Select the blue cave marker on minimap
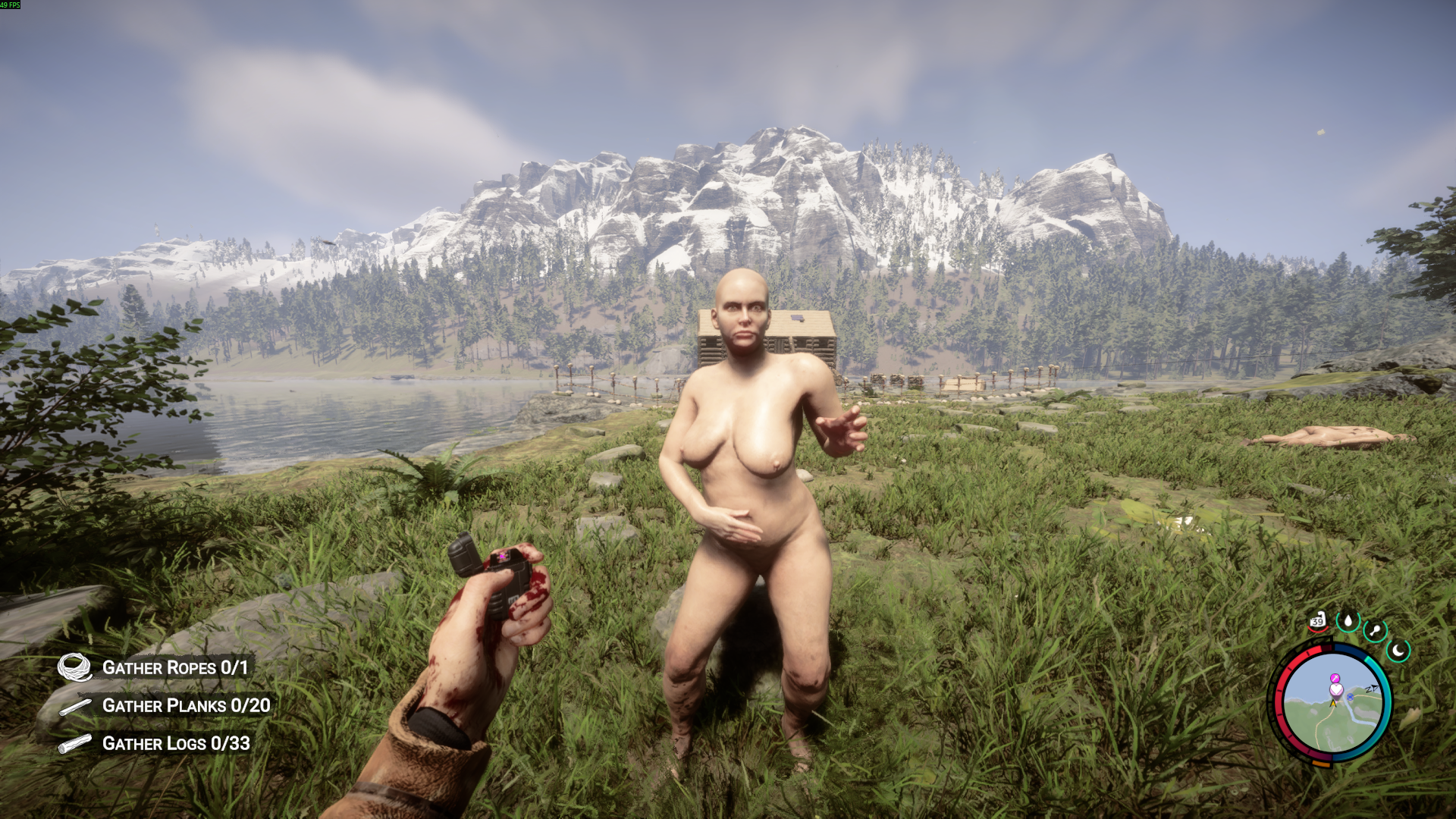 coord(1350,697)
